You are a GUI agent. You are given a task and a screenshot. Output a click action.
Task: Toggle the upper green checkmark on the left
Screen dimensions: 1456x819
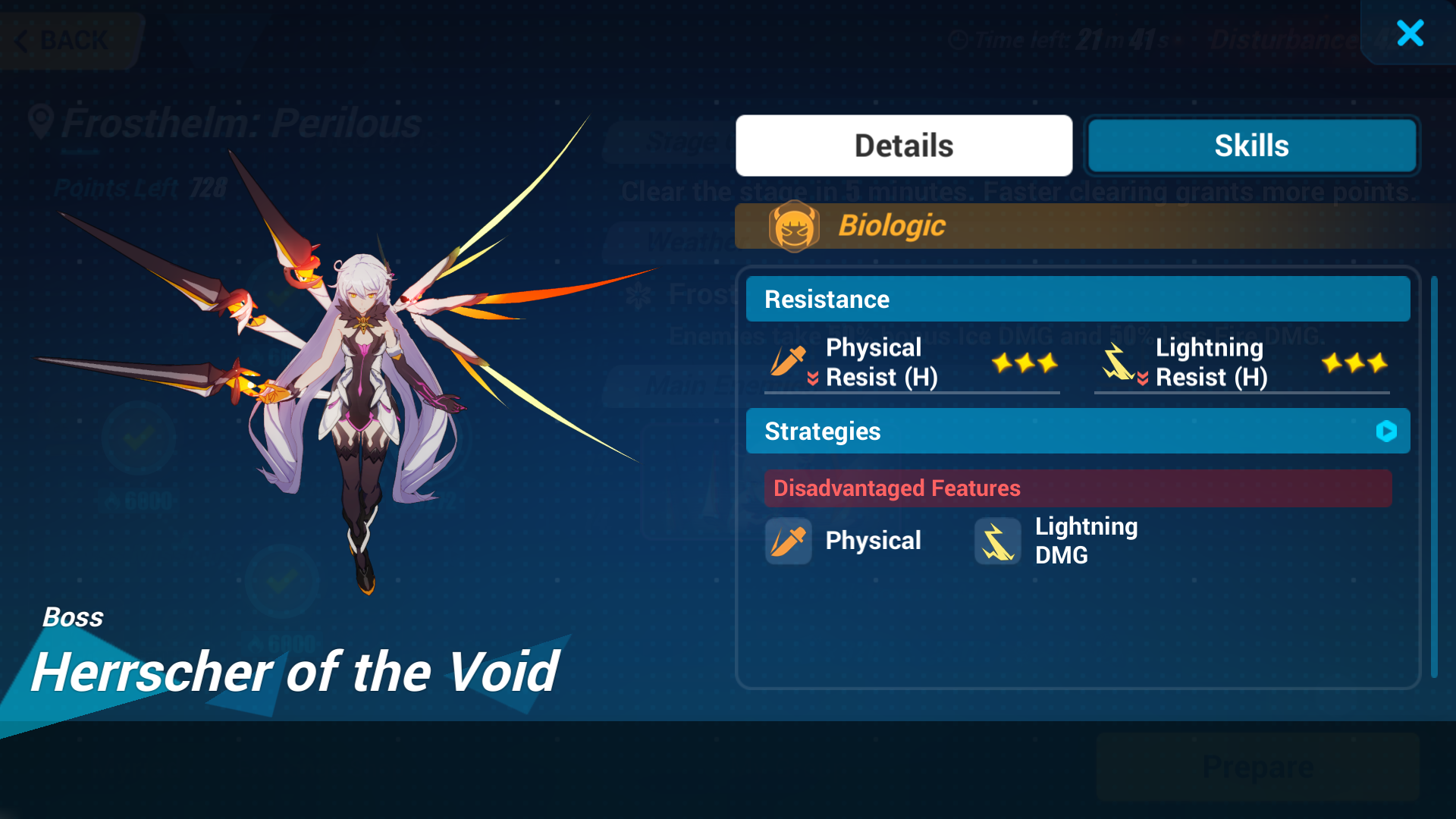(139, 438)
